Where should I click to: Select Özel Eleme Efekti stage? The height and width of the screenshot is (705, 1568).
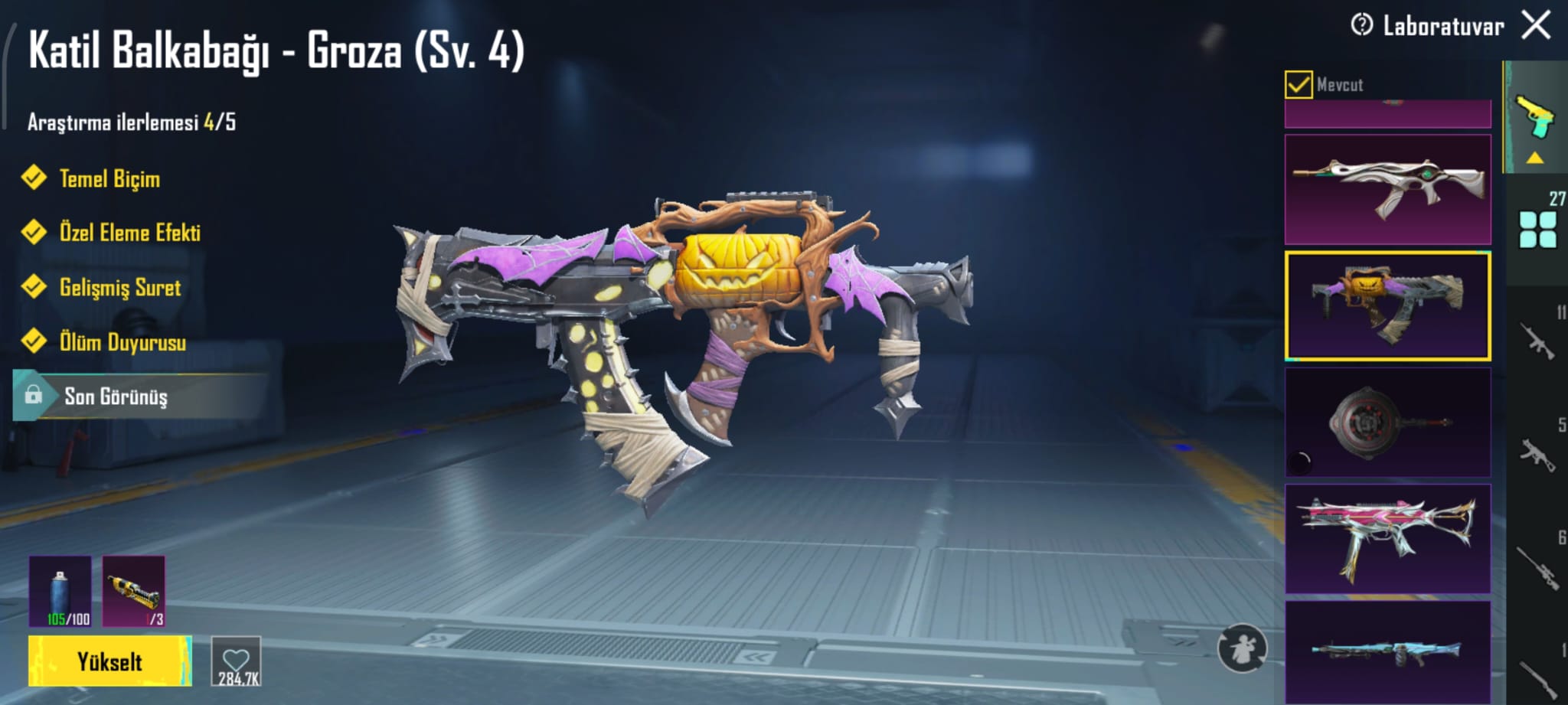[129, 232]
